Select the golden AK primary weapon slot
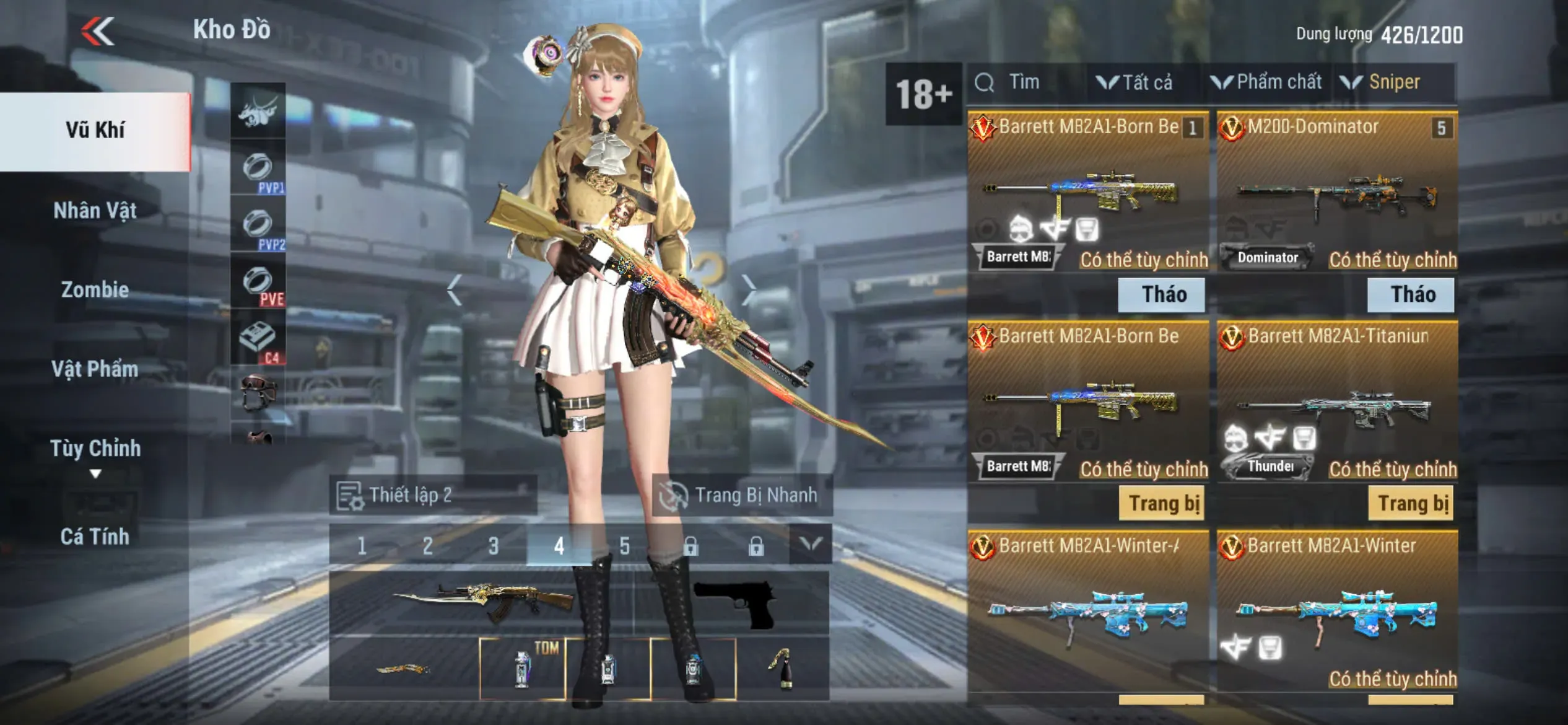The width and height of the screenshot is (1568, 725). [x=483, y=602]
